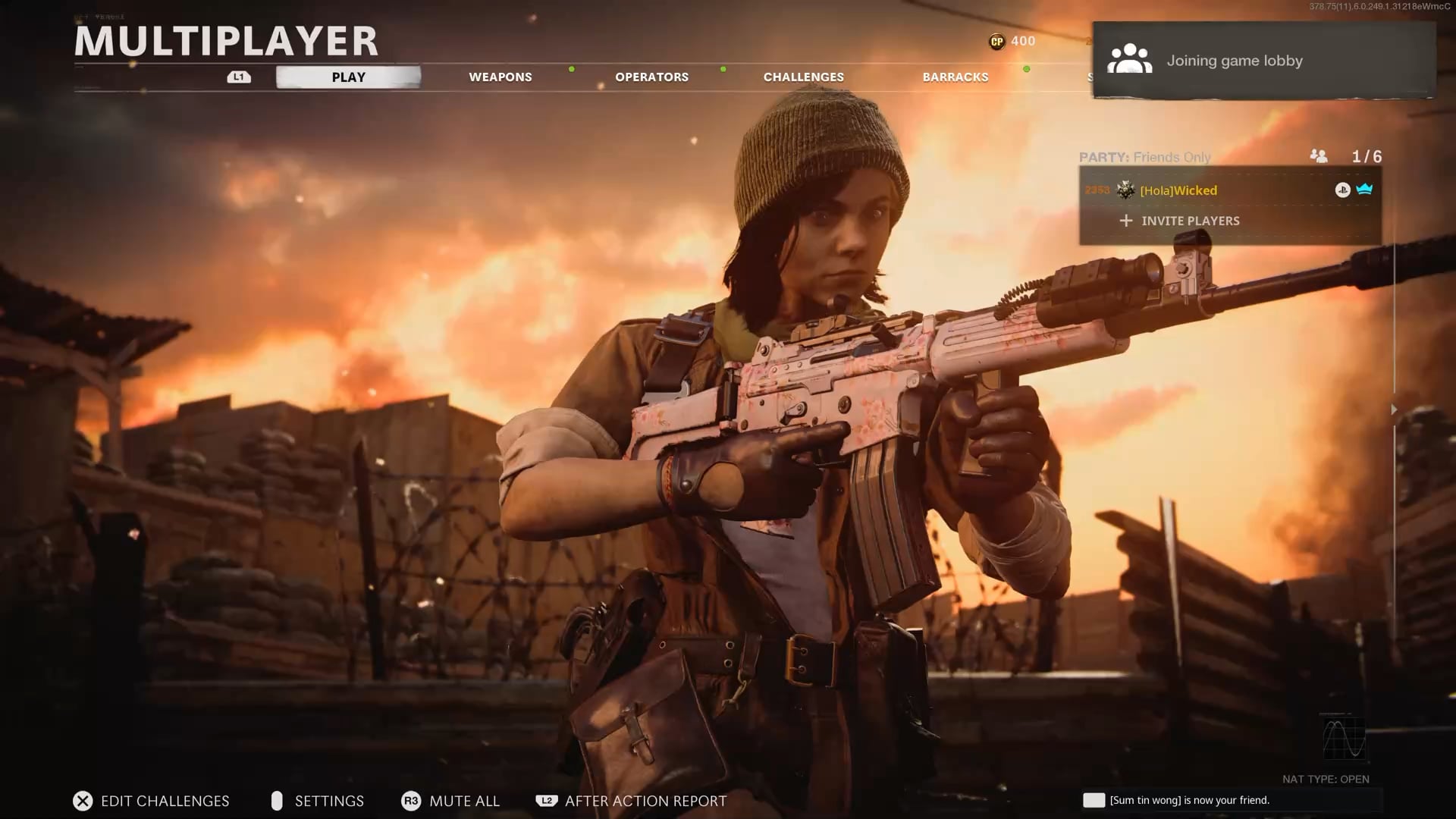Choose Mute All
1456x819 pixels.
coord(451,801)
